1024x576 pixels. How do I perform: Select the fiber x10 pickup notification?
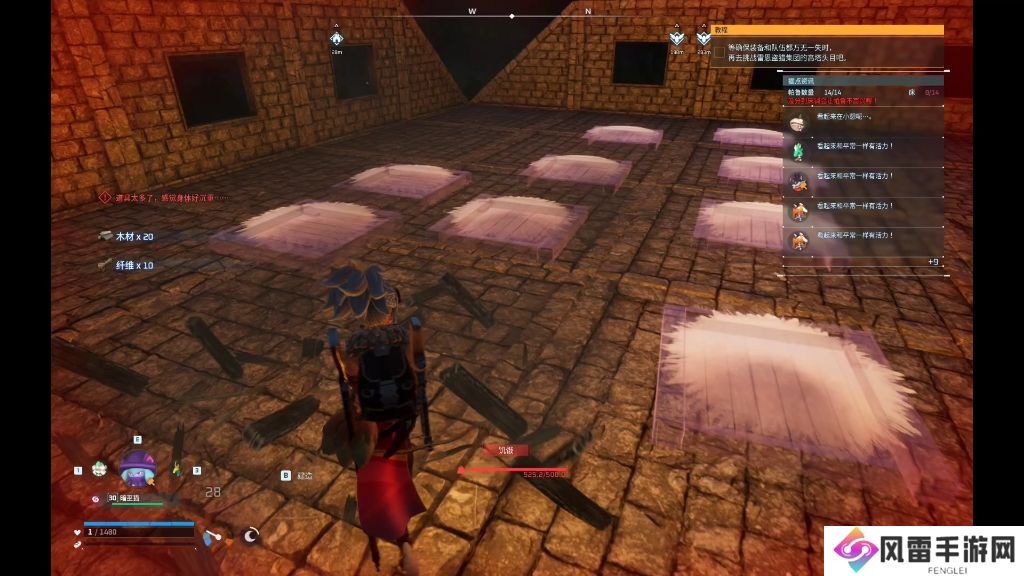pyautogui.click(x=126, y=265)
